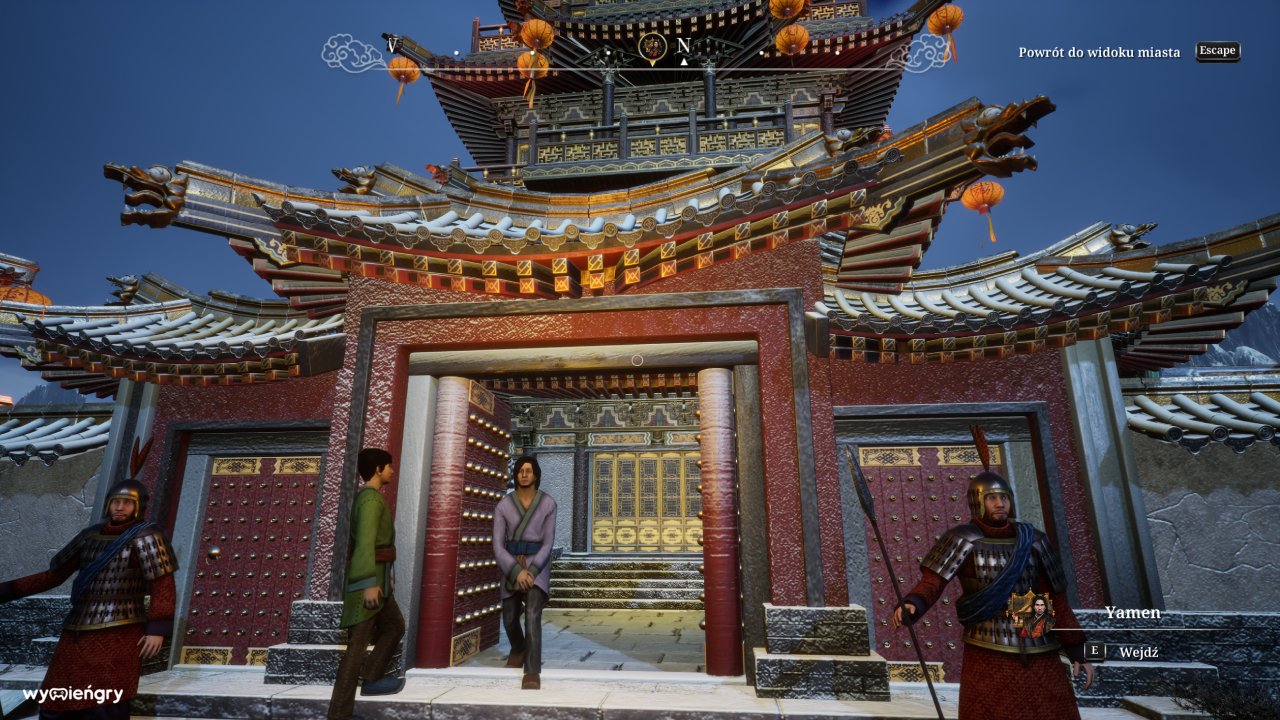Viewport: 1280px width, 720px height.
Task: Click the white north arrow under the N
Action: 684,61
